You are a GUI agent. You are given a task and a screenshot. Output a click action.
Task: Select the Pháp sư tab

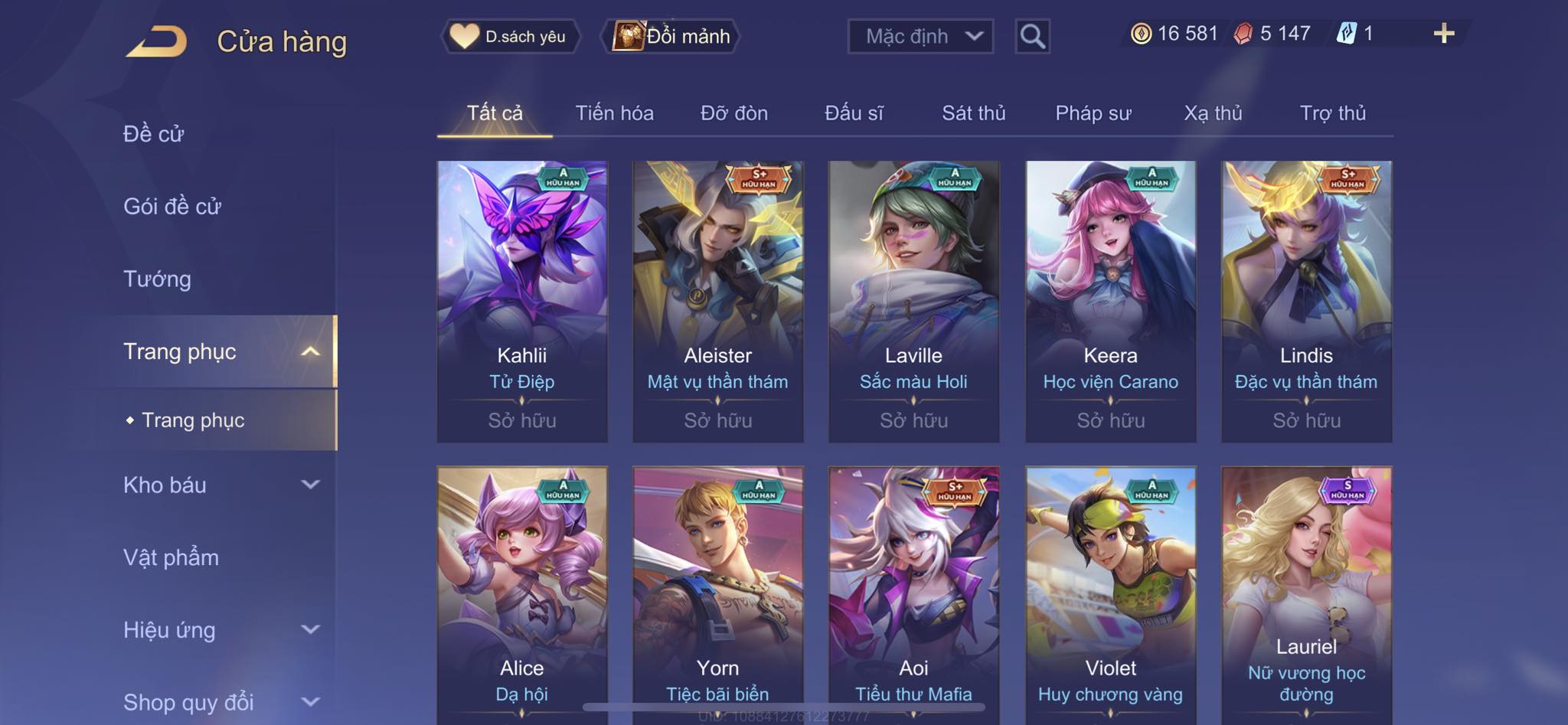point(1093,113)
